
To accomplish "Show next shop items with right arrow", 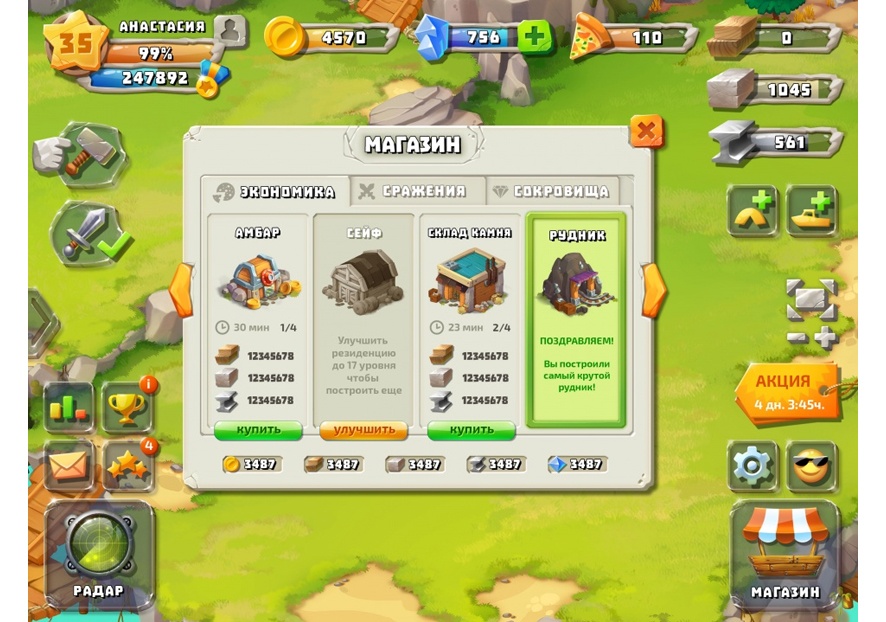I will tap(654, 290).
